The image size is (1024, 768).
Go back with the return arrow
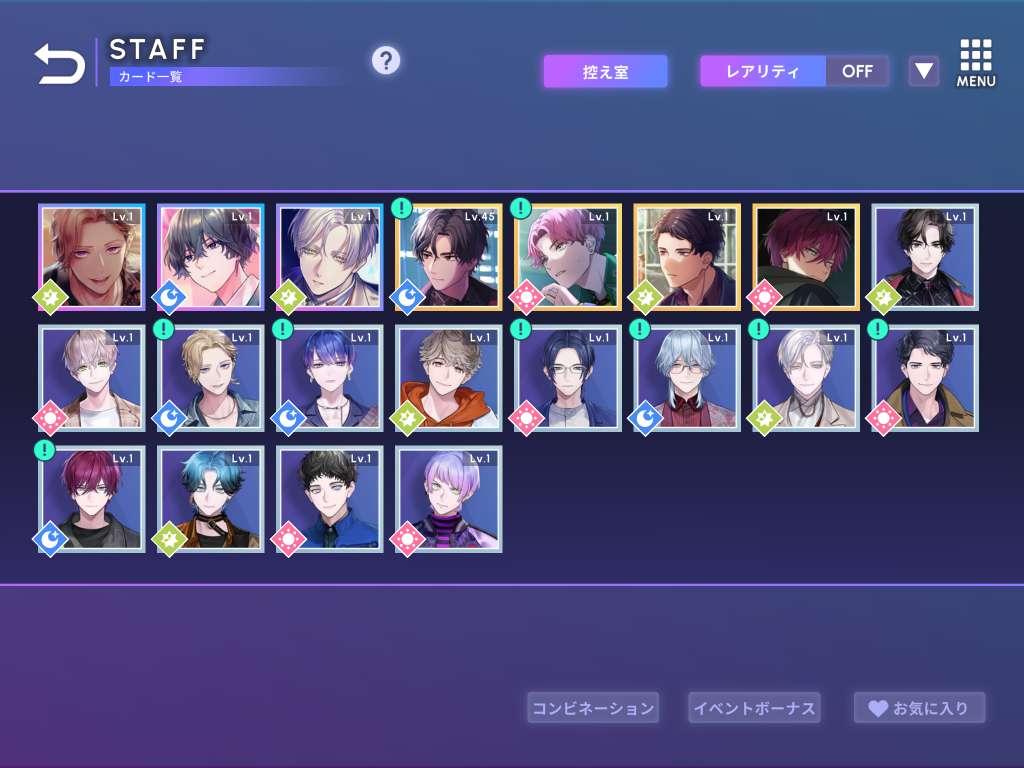60,64
